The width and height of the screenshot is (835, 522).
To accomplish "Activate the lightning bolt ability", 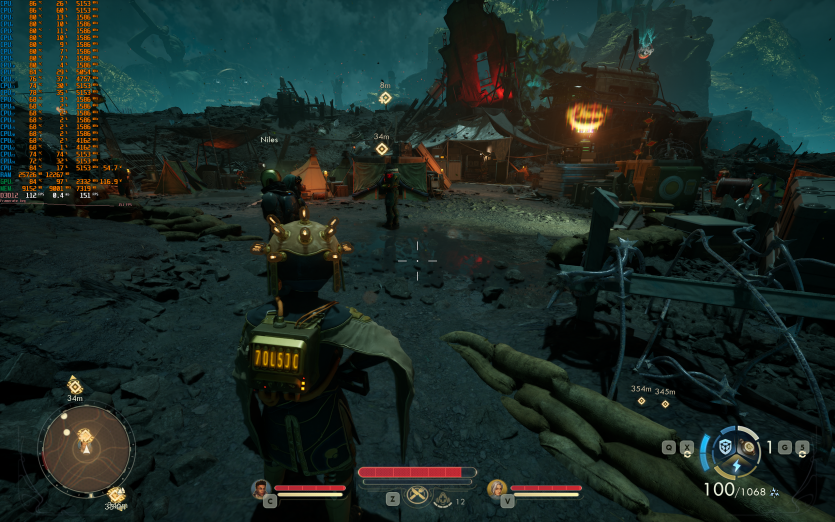I will (737, 465).
